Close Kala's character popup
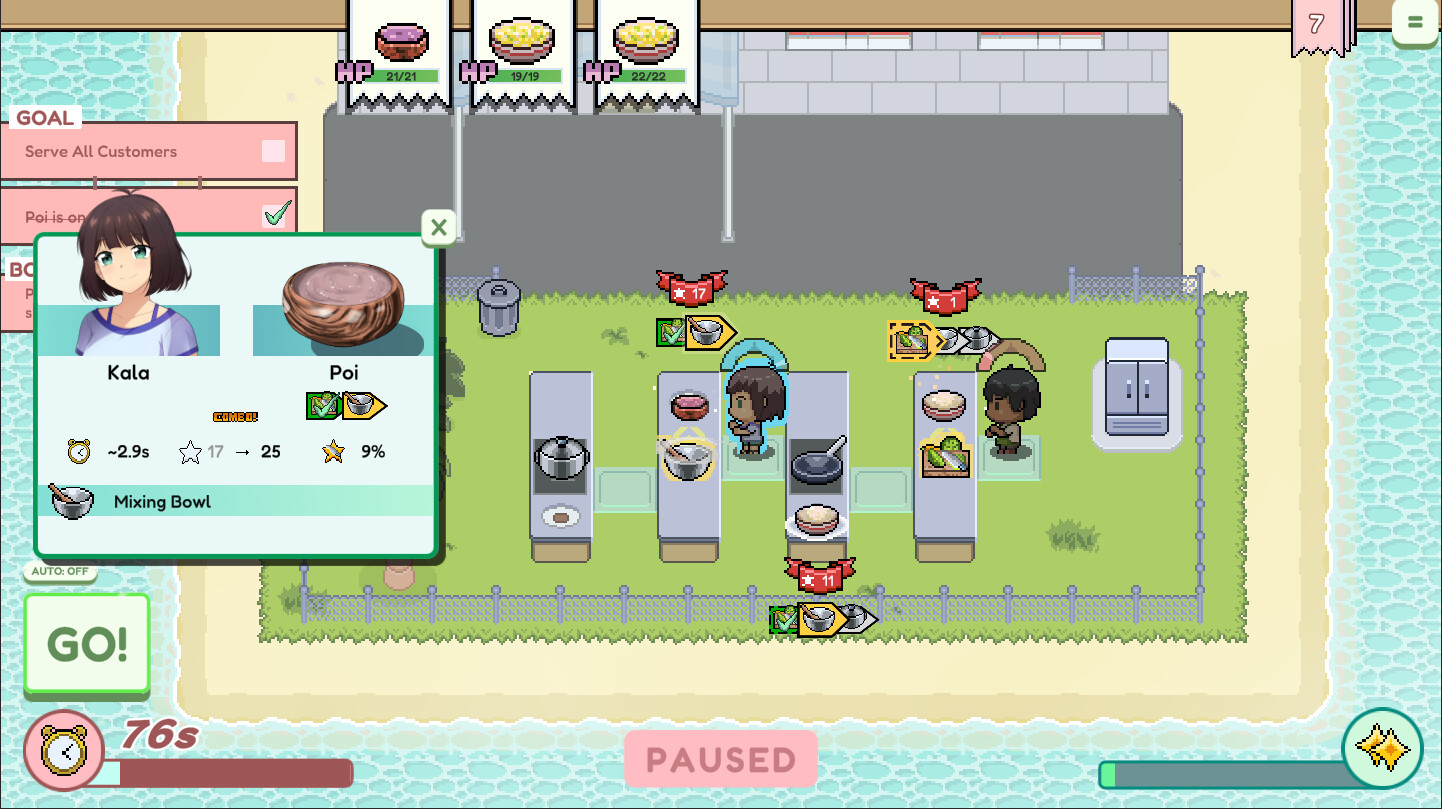This screenshot has height=809, width=1442. [438, 227]
